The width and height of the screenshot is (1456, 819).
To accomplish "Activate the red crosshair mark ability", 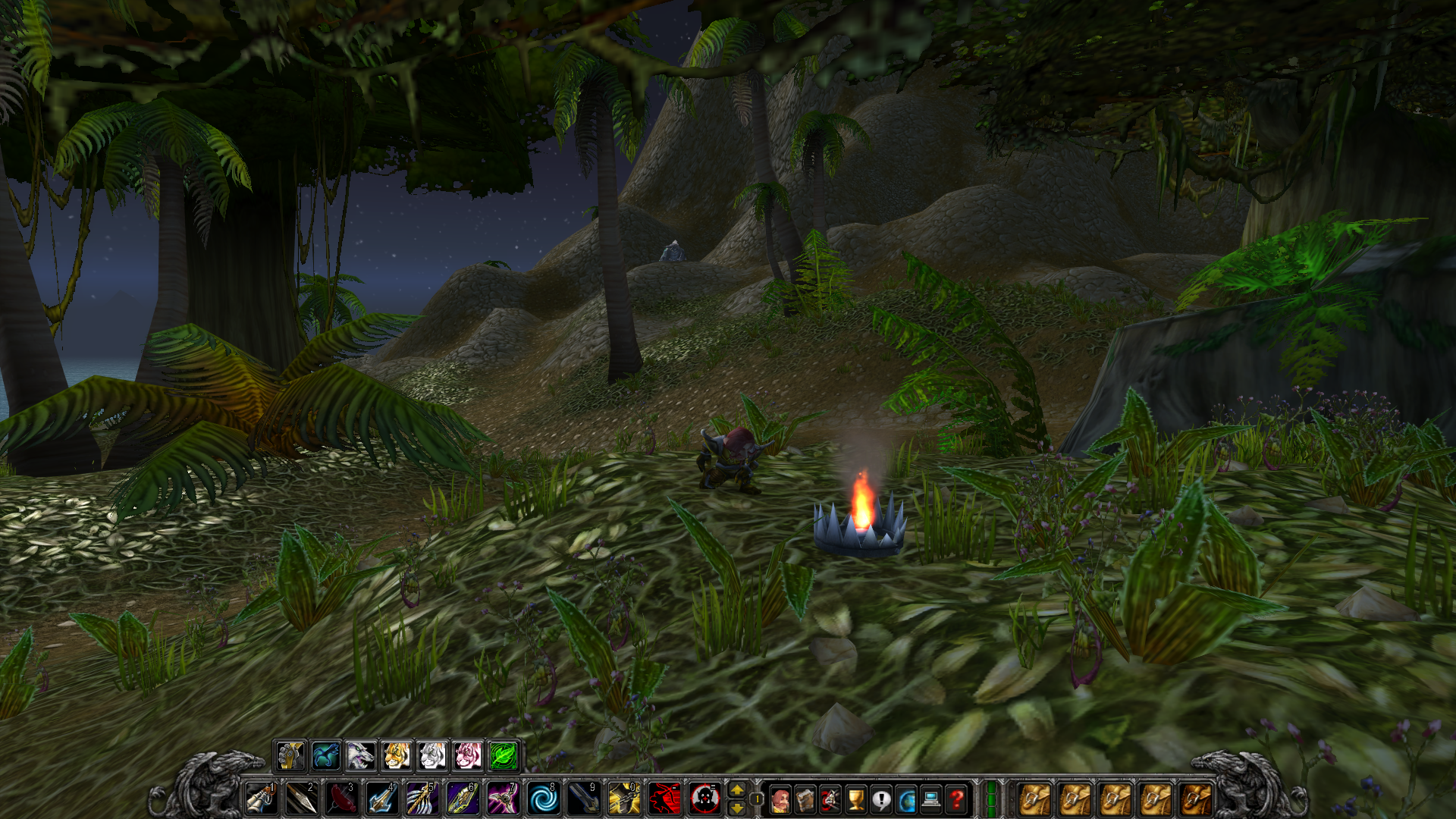I will coord(704,799).
